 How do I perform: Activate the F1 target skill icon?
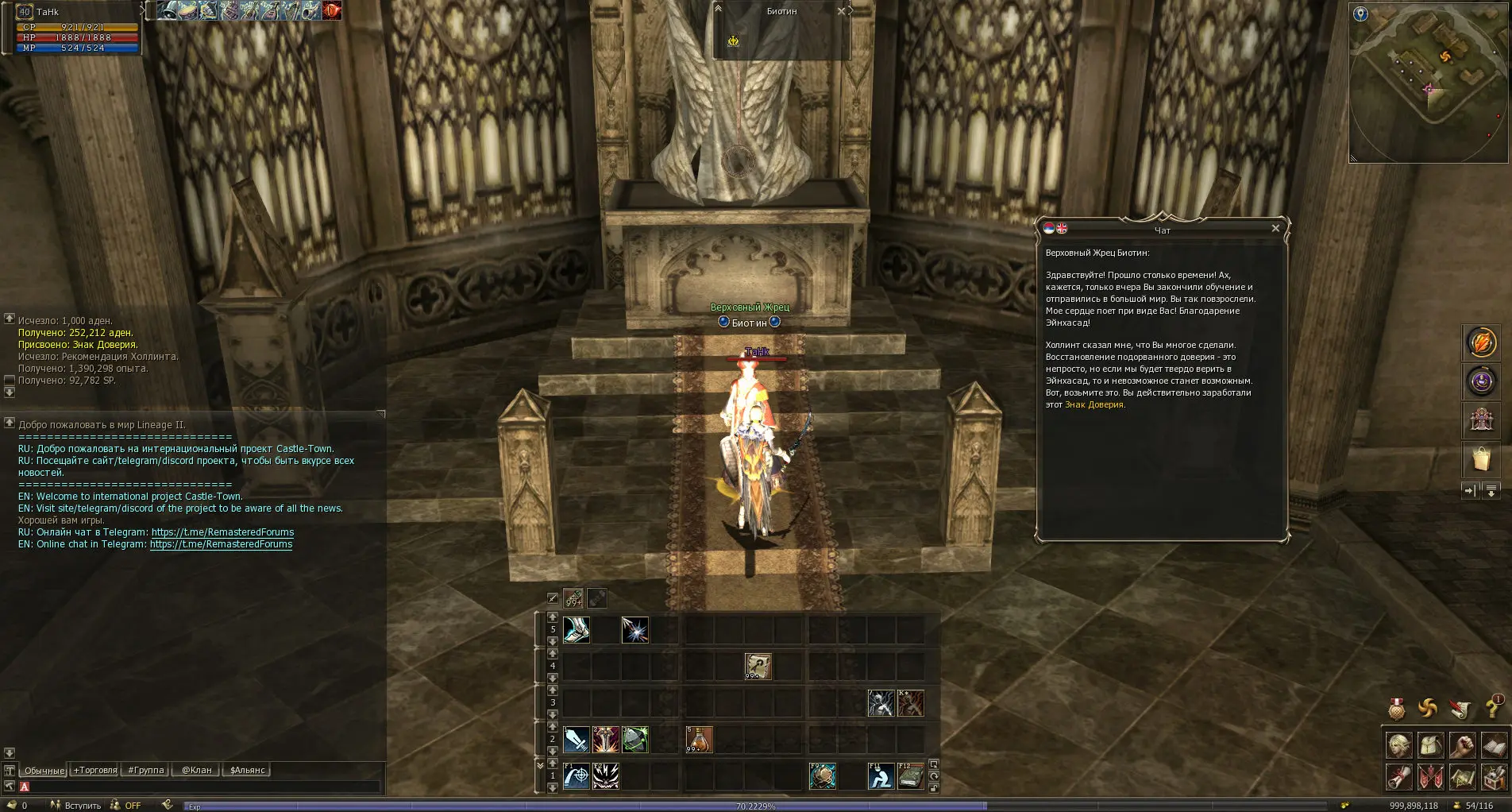click(576, 775)
